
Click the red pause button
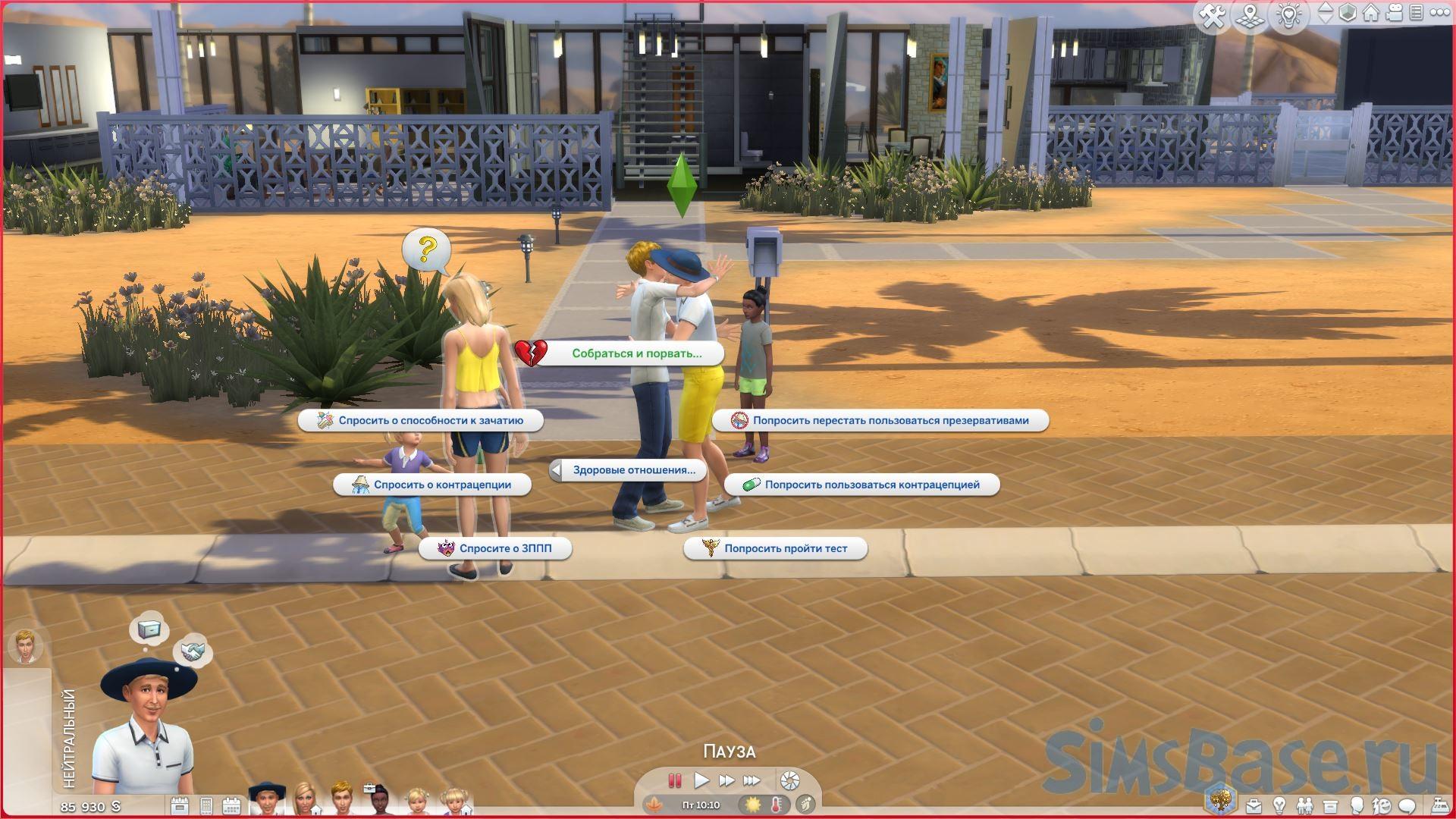[674, 780]
